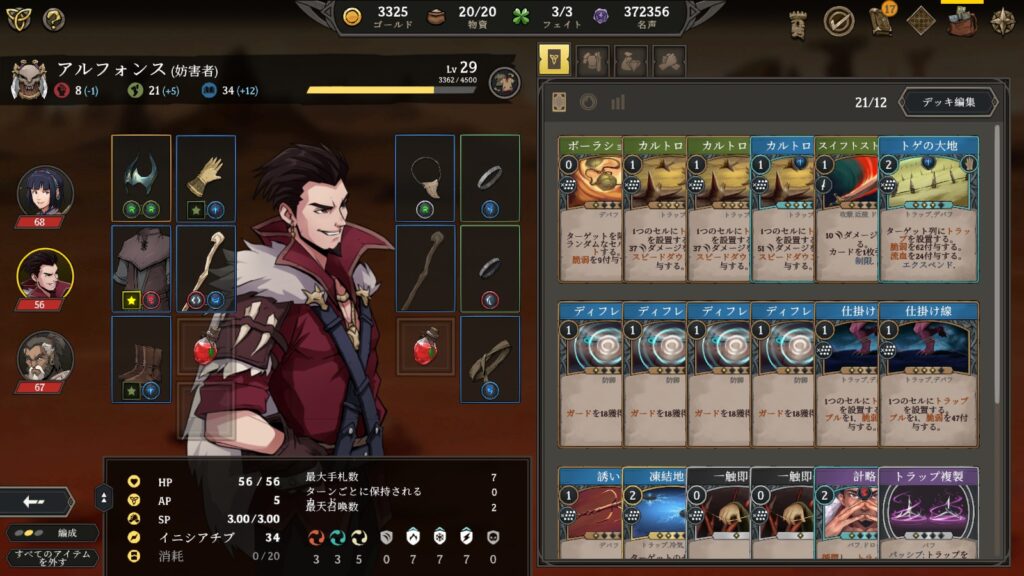Open the question mark help icon
Viewport: 1024px width, 576px height.
click(53, 18)
